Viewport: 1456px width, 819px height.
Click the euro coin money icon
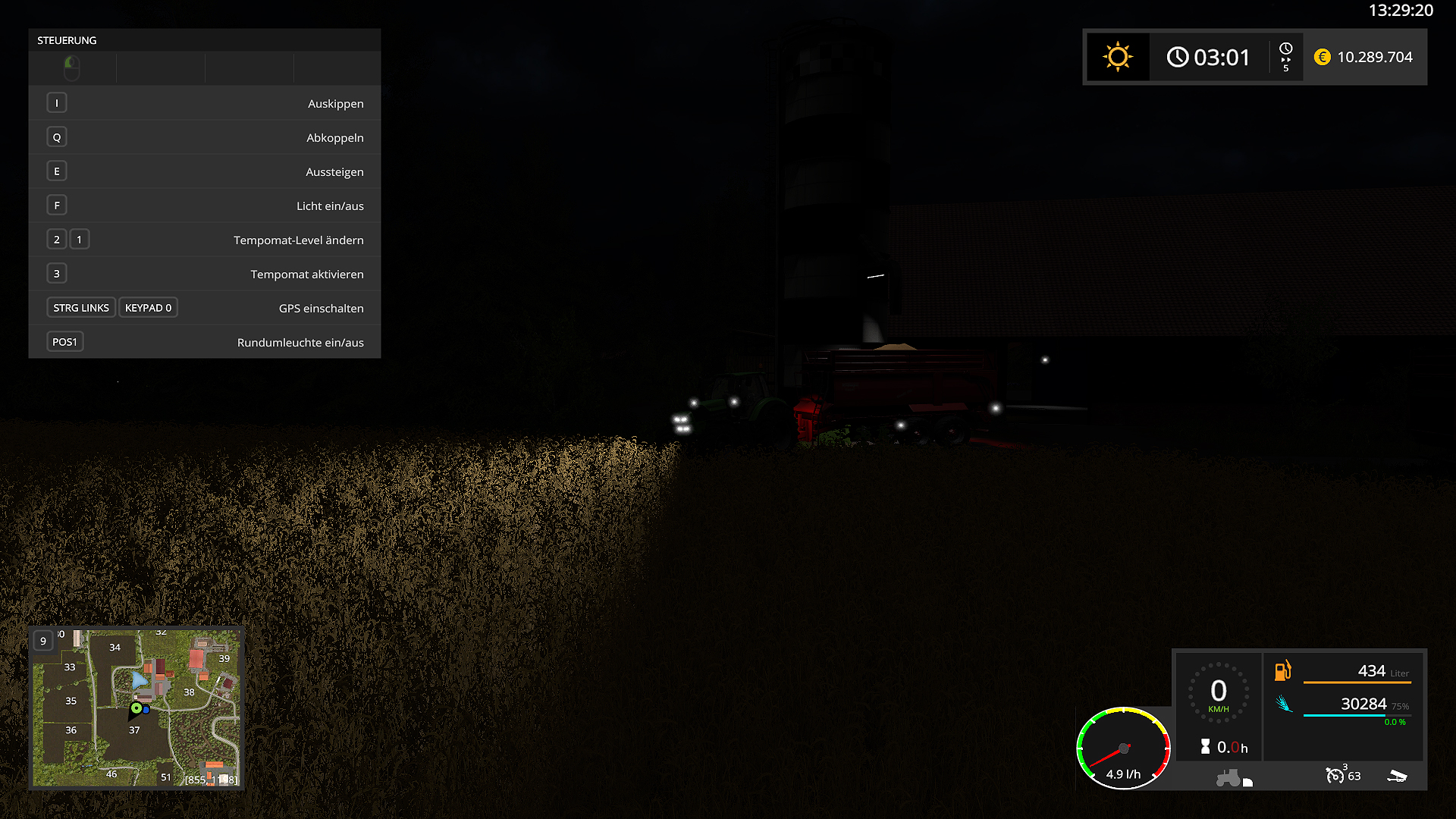(x=1322, y=58)
